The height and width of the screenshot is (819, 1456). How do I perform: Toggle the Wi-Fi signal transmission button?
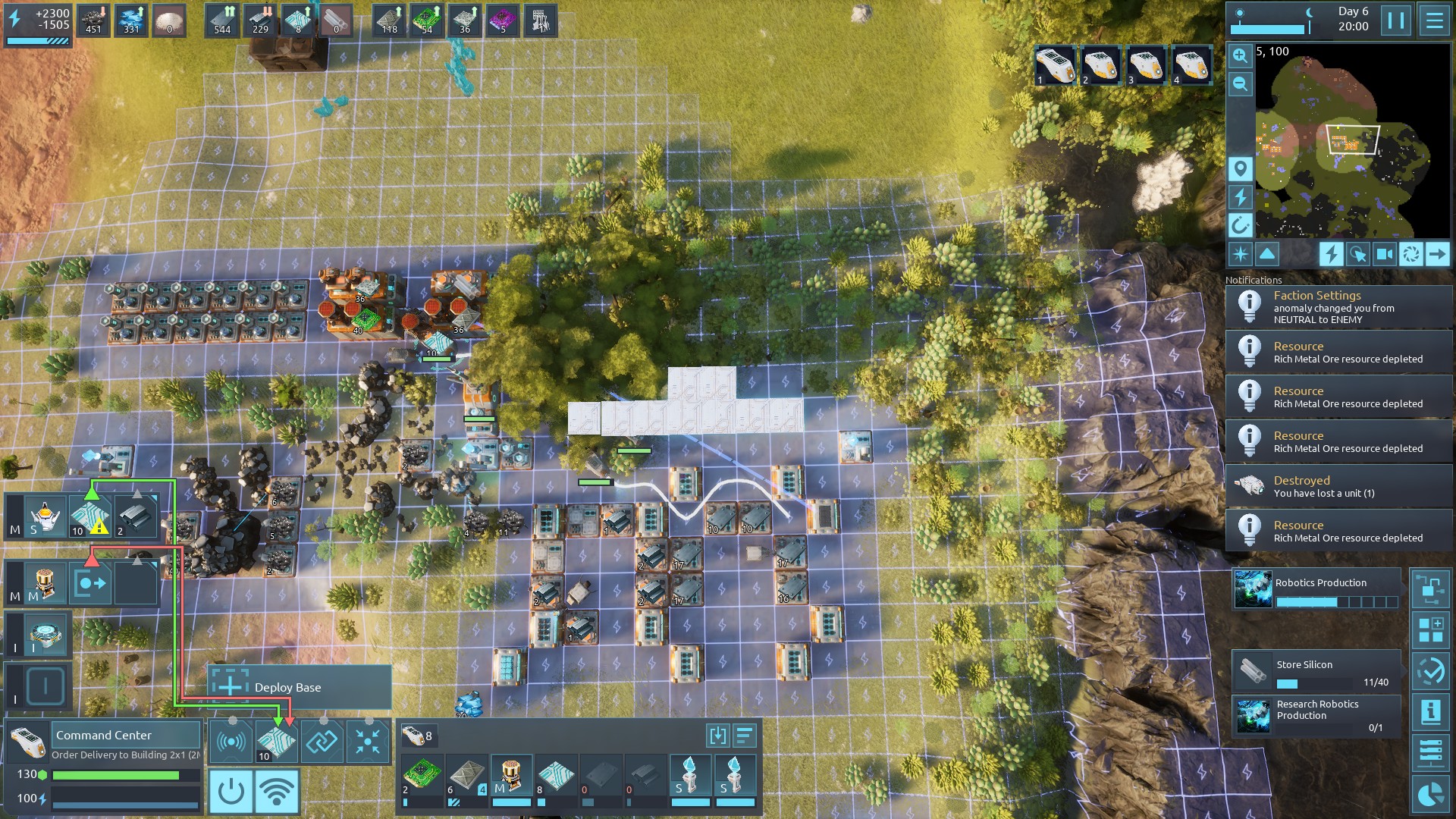277,791
